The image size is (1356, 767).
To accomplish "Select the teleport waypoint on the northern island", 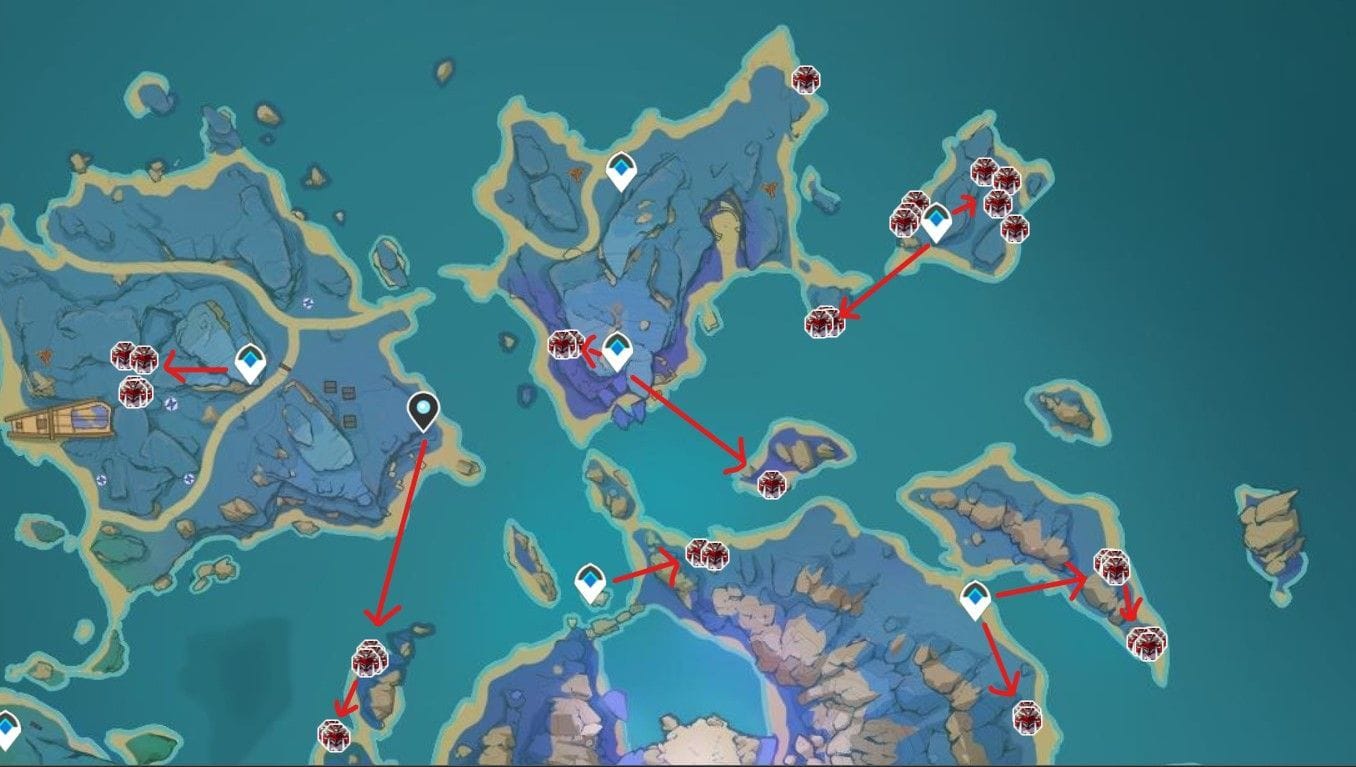I will [x=620, y=171].
